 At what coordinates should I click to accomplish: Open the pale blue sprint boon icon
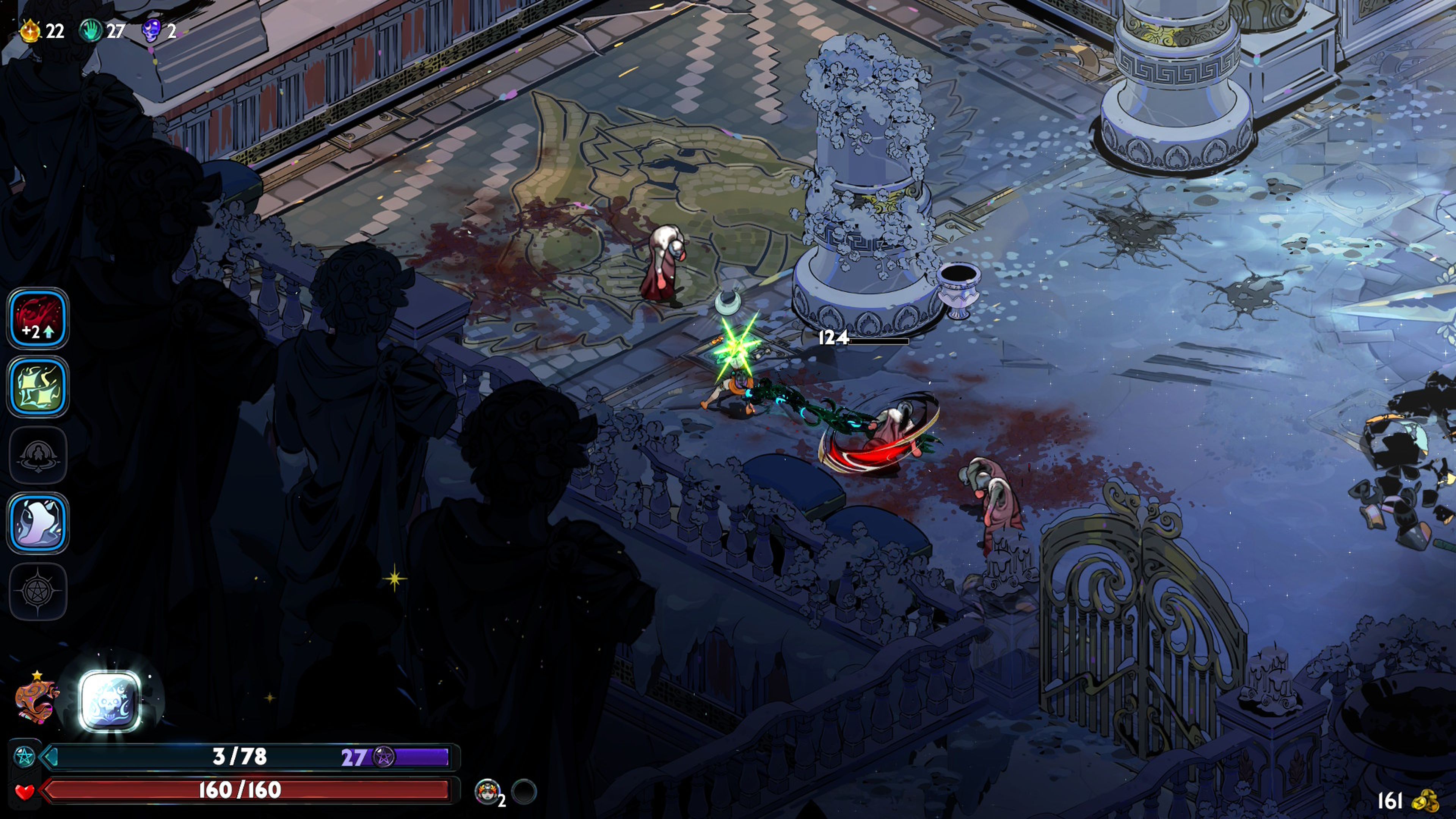point(37,523)
